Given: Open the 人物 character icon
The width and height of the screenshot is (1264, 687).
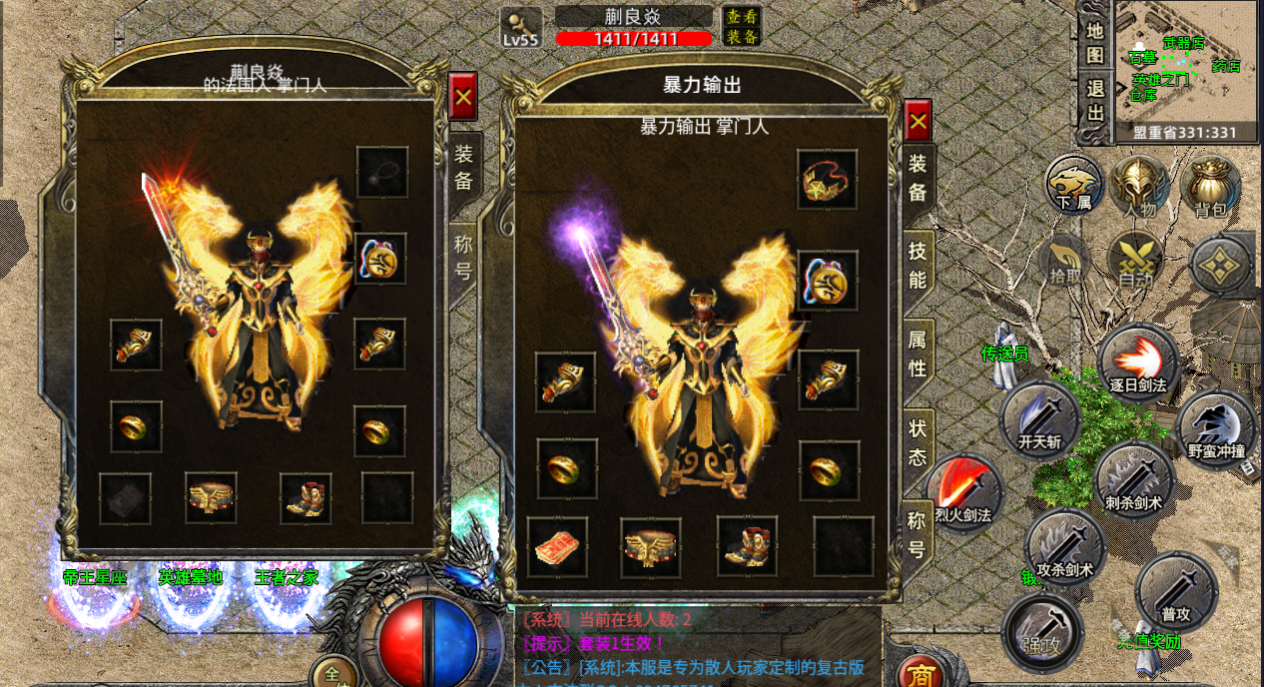Looking at the screenshot, I should click(x=1139, y=186).
